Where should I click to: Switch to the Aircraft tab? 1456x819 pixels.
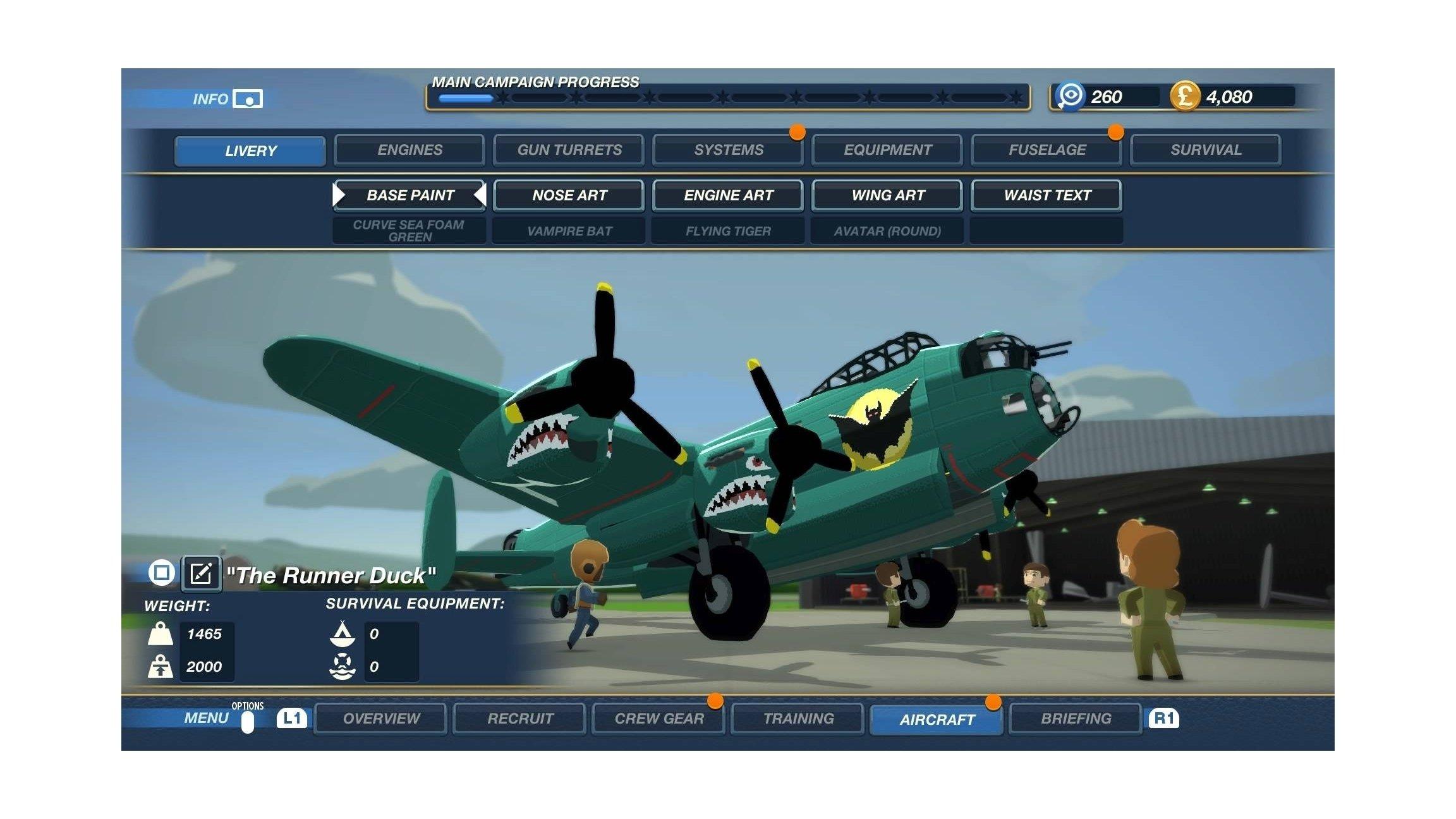(x=937, y=718)
